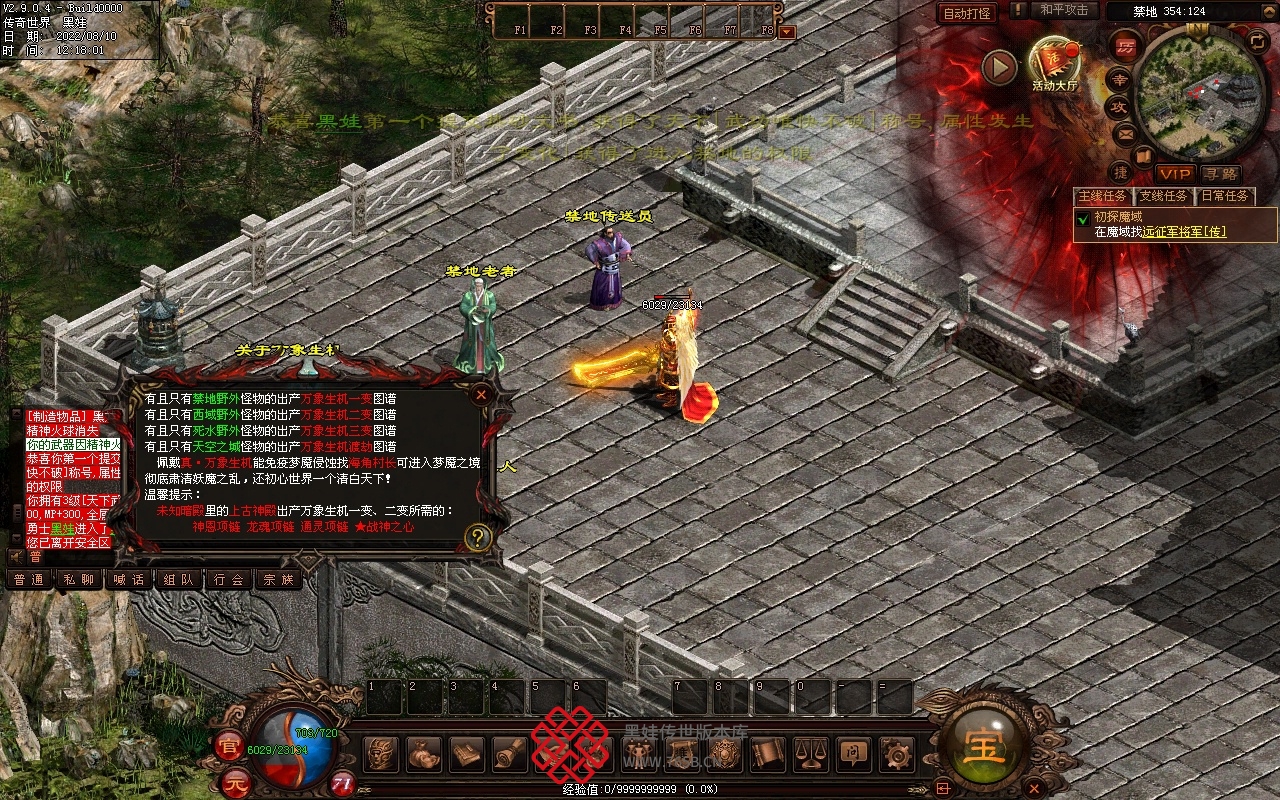The width and height of the screenshot is (1280, 800).
Task: Open the dialogue's question mark help
Action: [x=478, y=537]
